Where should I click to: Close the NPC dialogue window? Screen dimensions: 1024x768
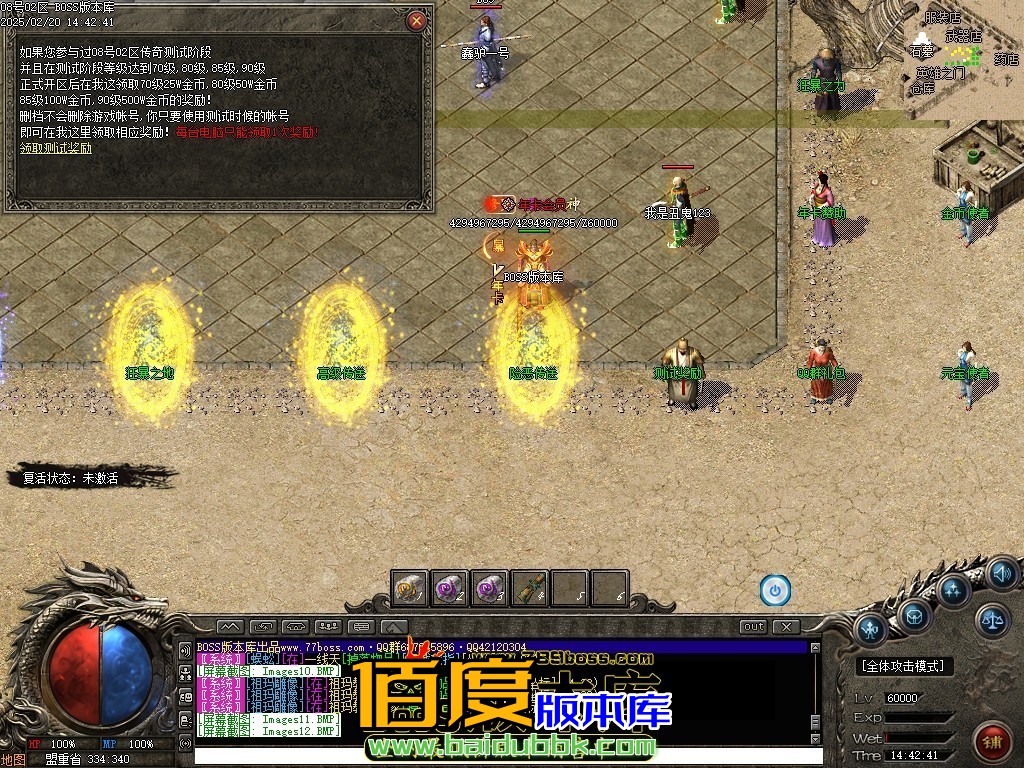(417, 20)
